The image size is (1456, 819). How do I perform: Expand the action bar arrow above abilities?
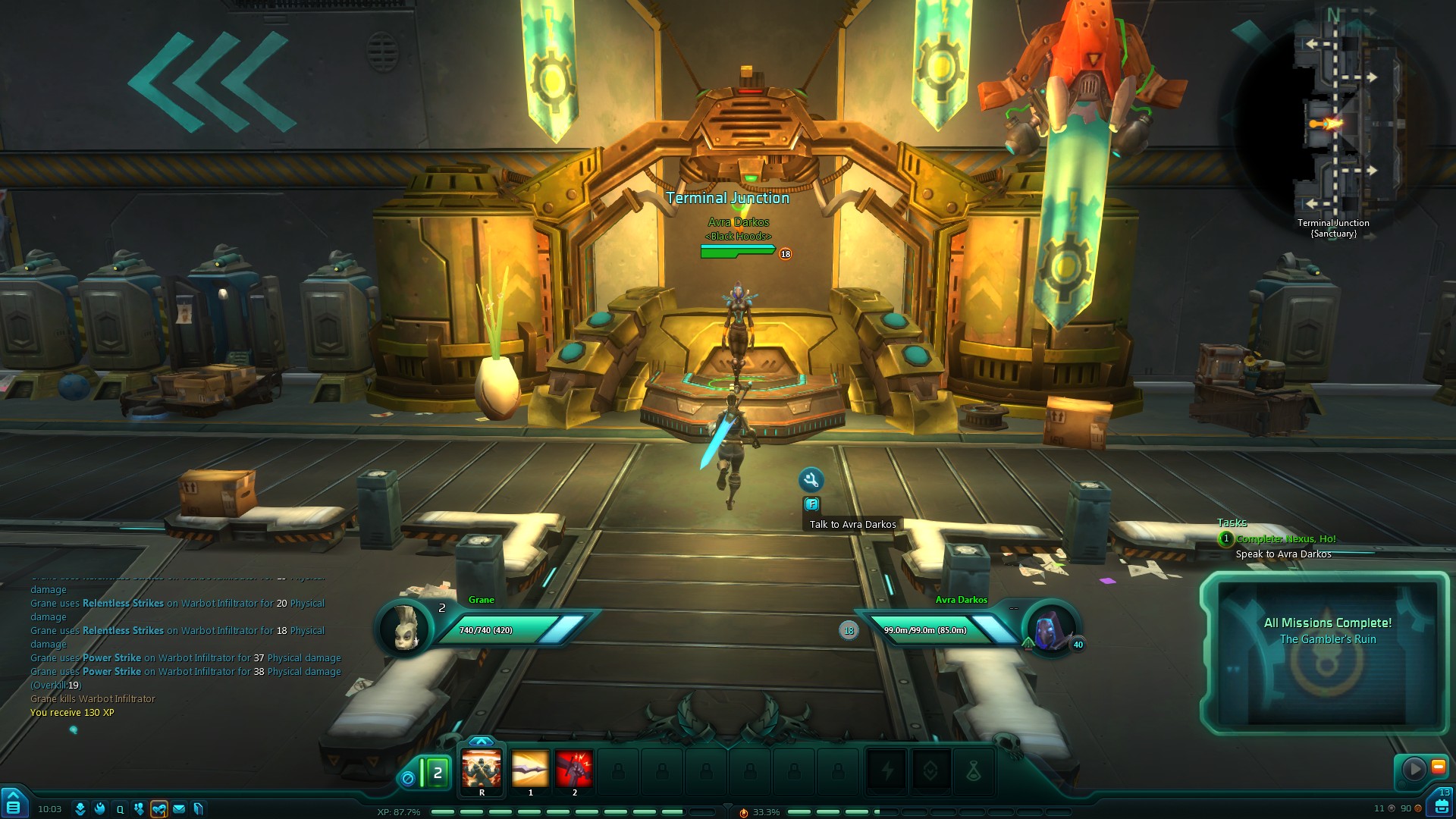(482, 741)
